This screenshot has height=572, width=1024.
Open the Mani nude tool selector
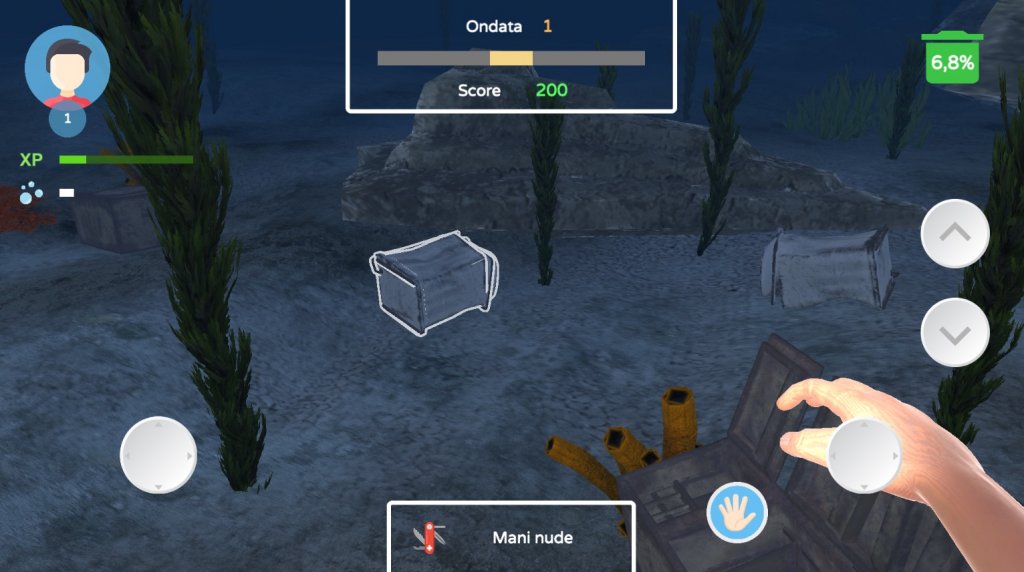[x=511, y=537]
